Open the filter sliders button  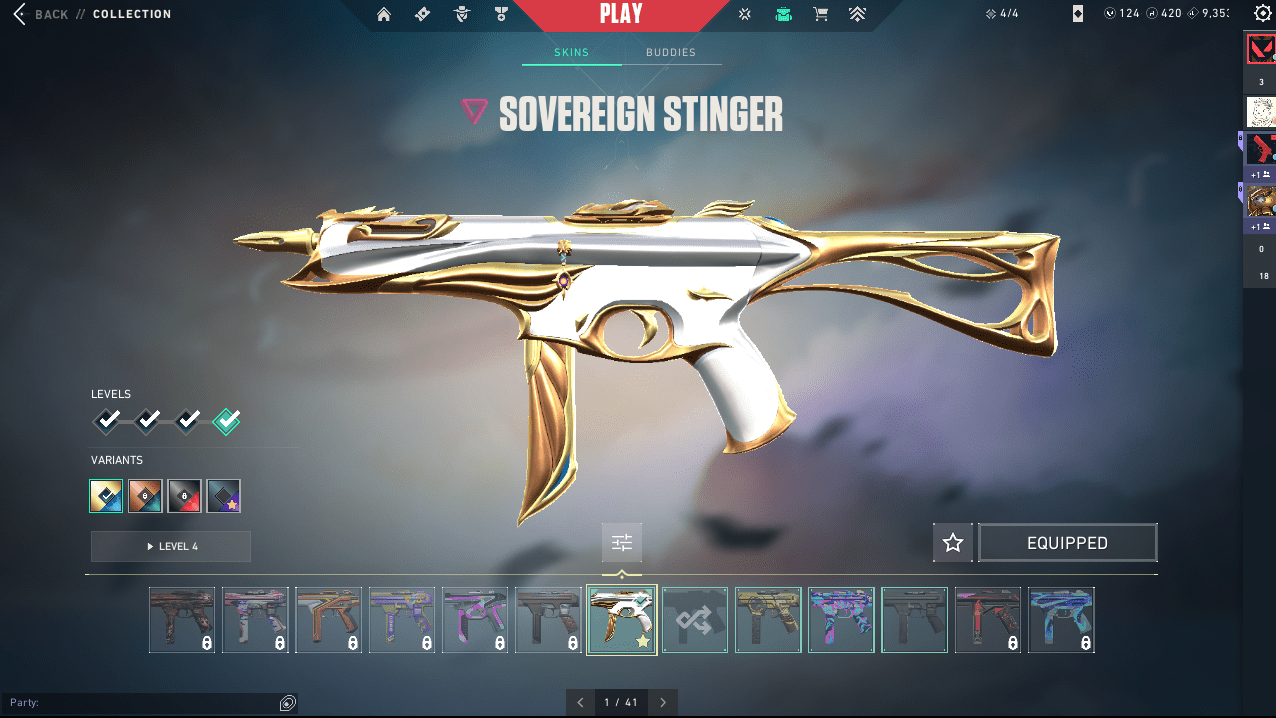pos(622,543)
